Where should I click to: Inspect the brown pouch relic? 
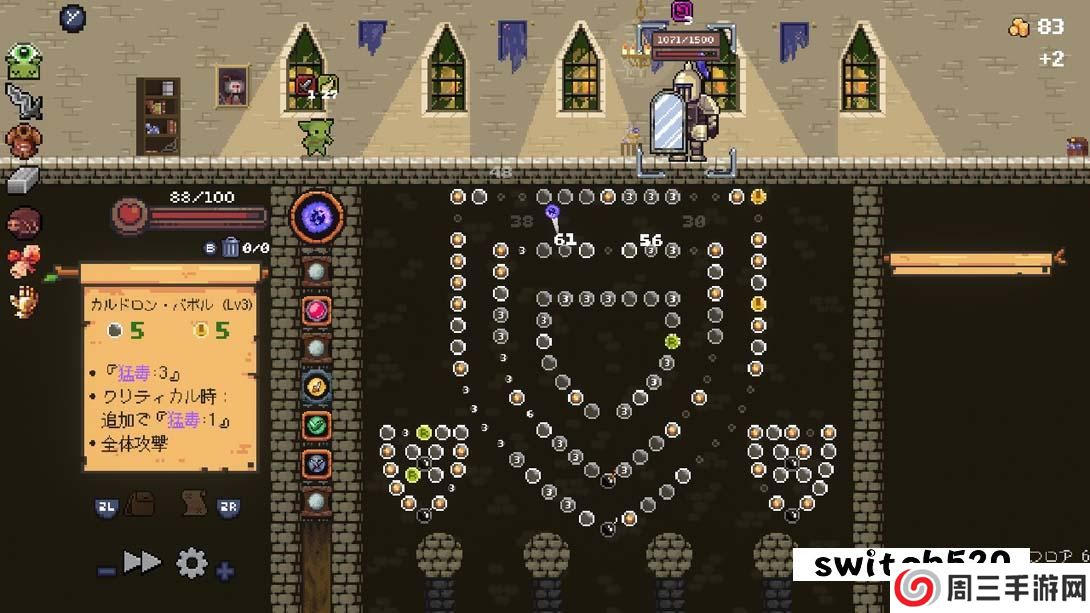point(24,140)
